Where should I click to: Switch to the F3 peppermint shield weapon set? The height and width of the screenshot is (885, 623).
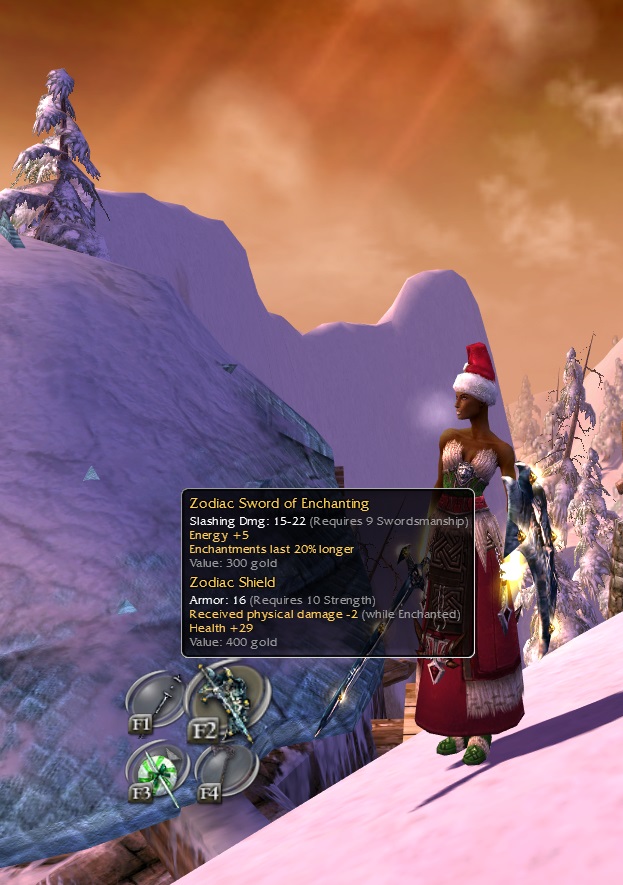tap(158, 772)
